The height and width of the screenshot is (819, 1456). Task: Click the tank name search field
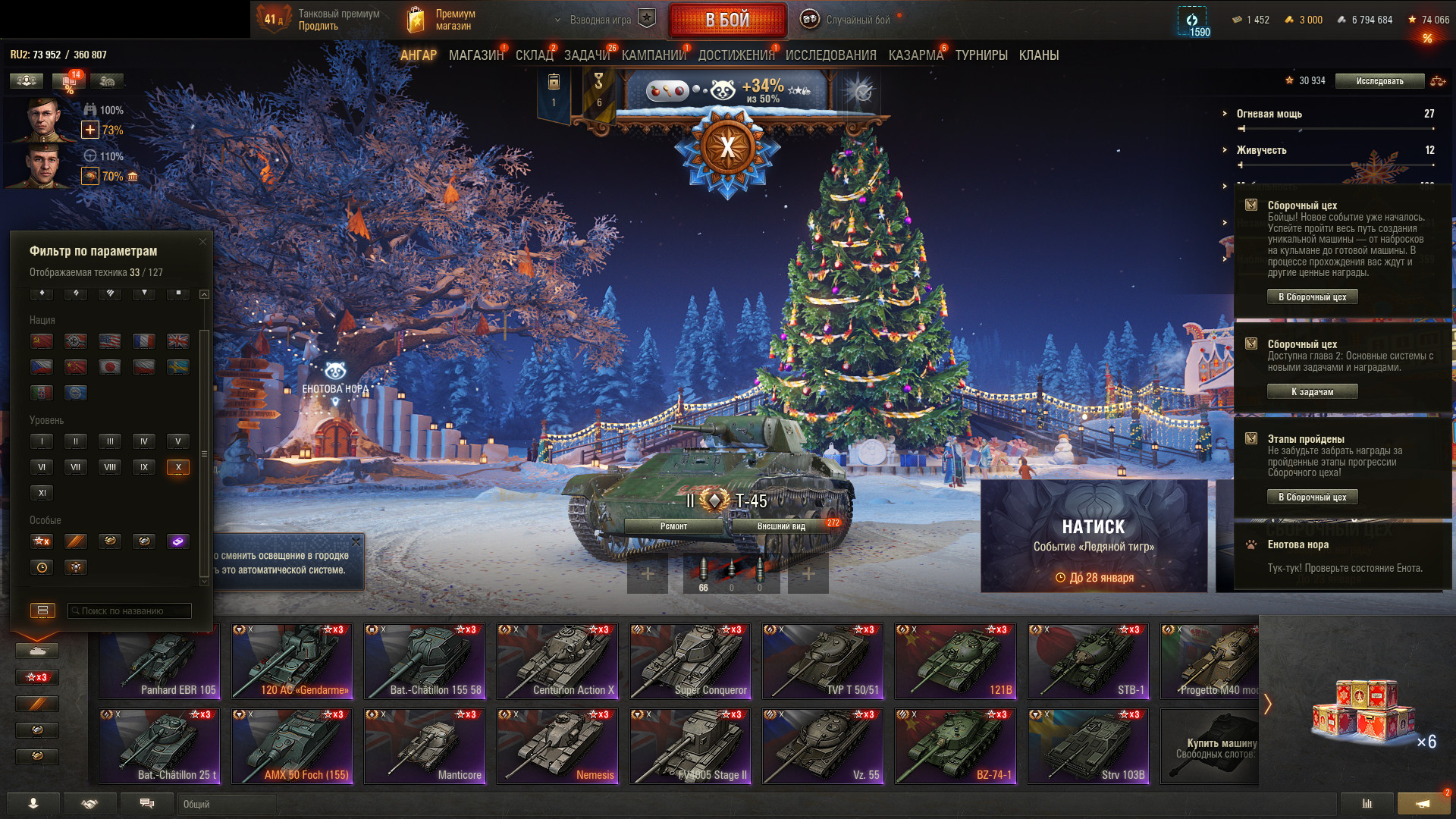pos(129,610)
